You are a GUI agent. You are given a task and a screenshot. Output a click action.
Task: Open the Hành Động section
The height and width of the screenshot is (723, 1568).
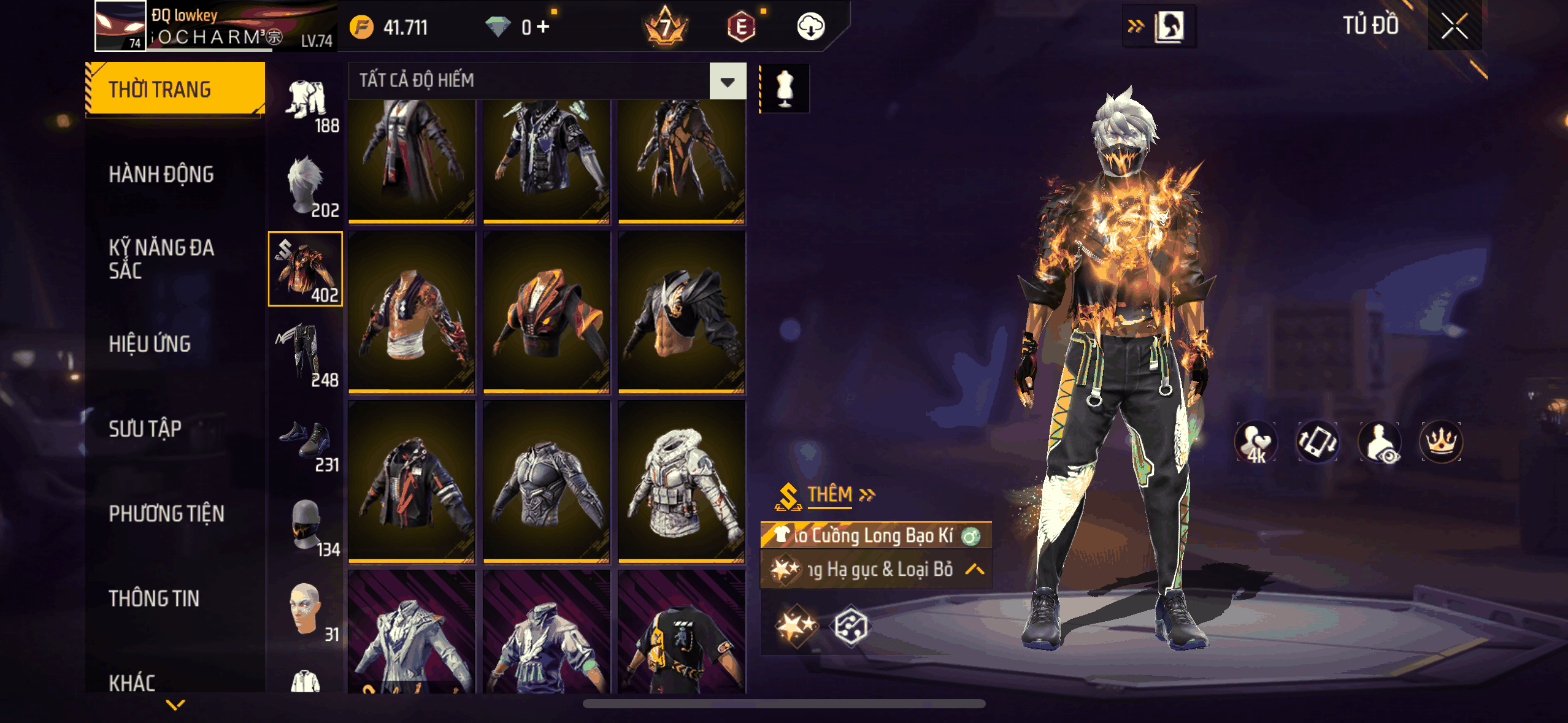pos(161,175)
